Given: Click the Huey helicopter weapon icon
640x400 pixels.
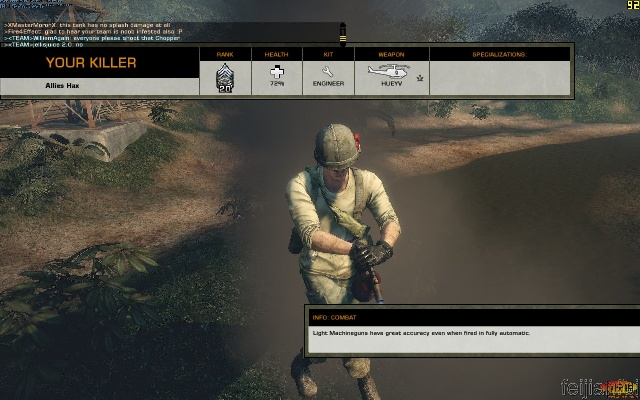Looking at the screenshot, I should pos(386,71).
